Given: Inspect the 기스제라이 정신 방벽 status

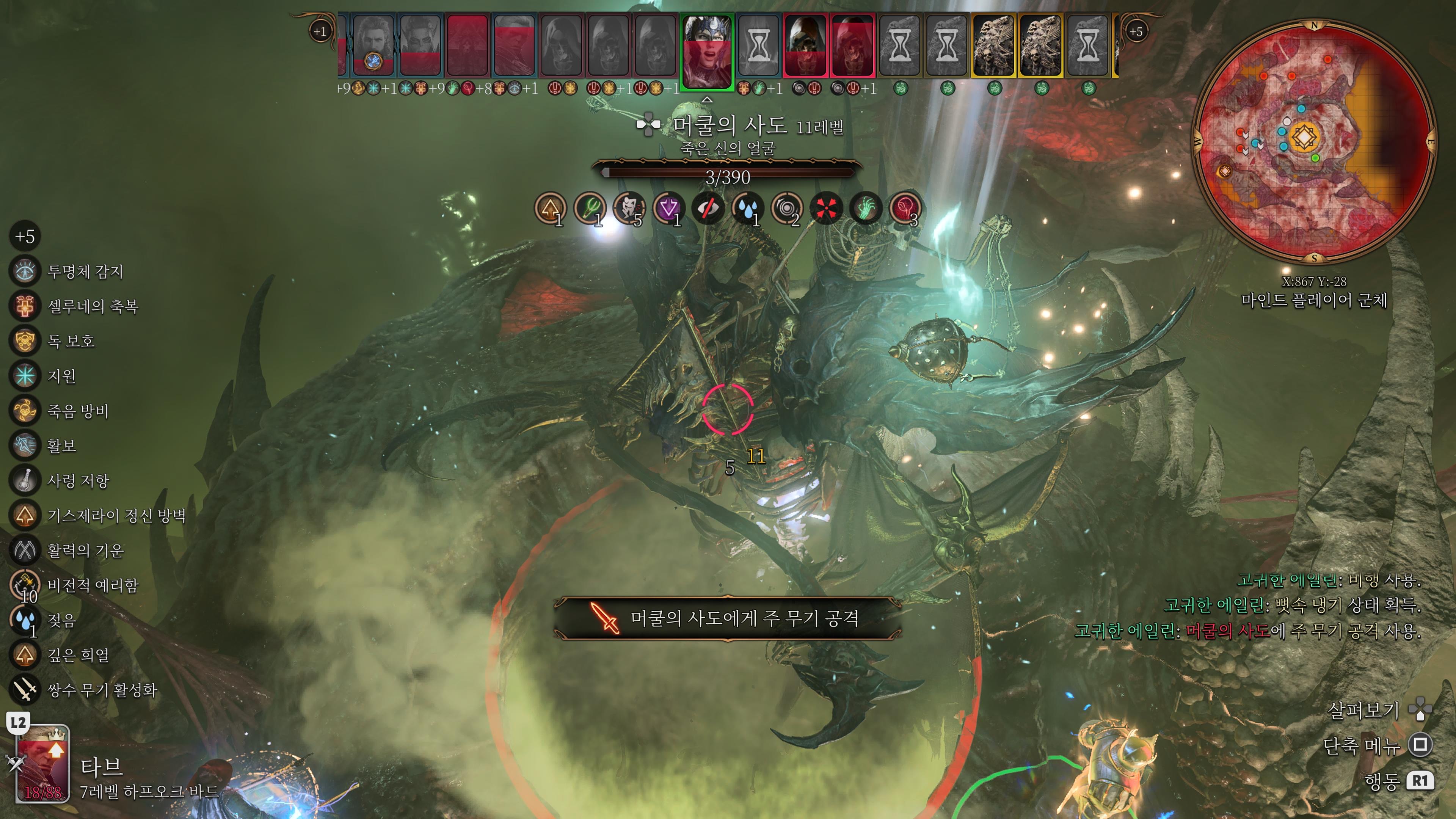Looking at the screenshot, I should pos(25,515).
